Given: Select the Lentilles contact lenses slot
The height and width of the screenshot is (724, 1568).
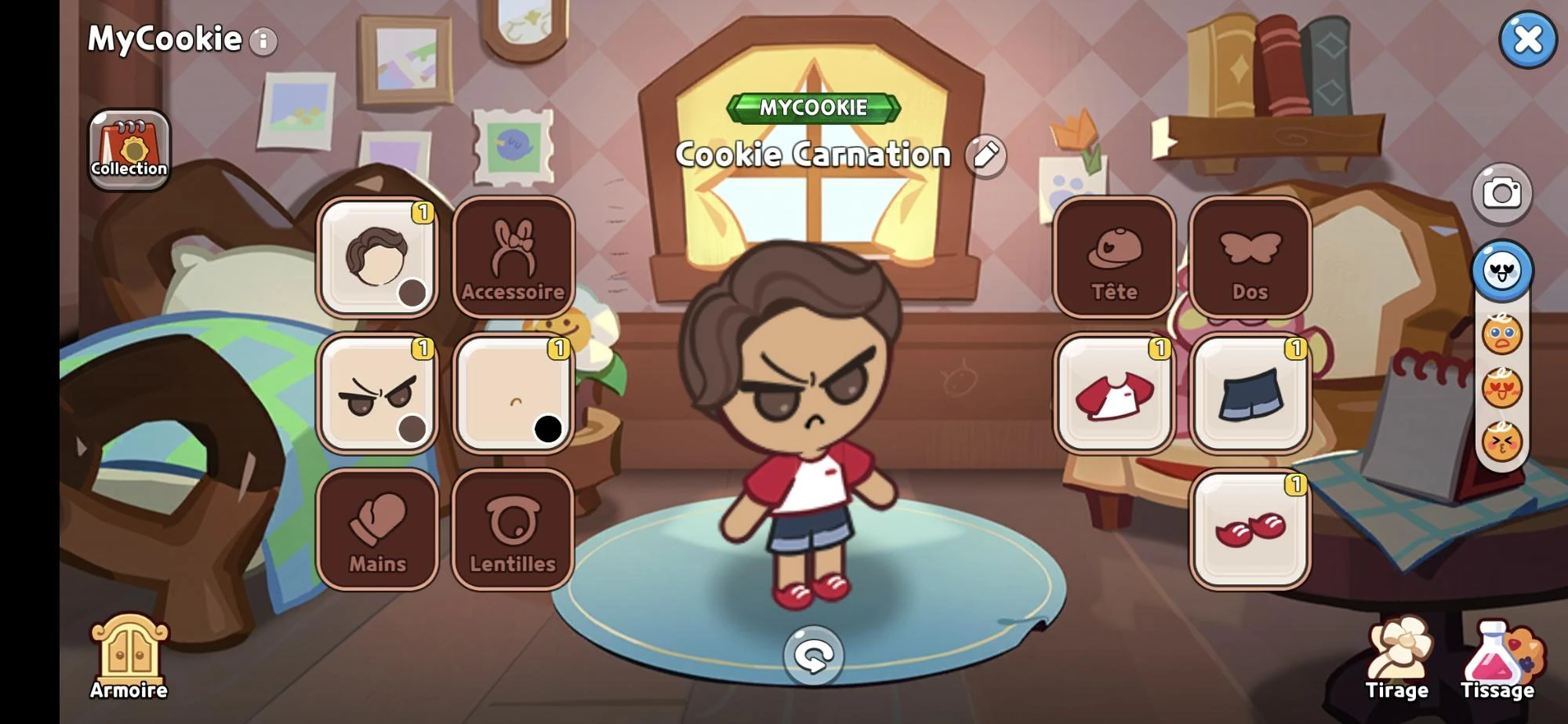Looking at the screenshot, I should [514, 529].
